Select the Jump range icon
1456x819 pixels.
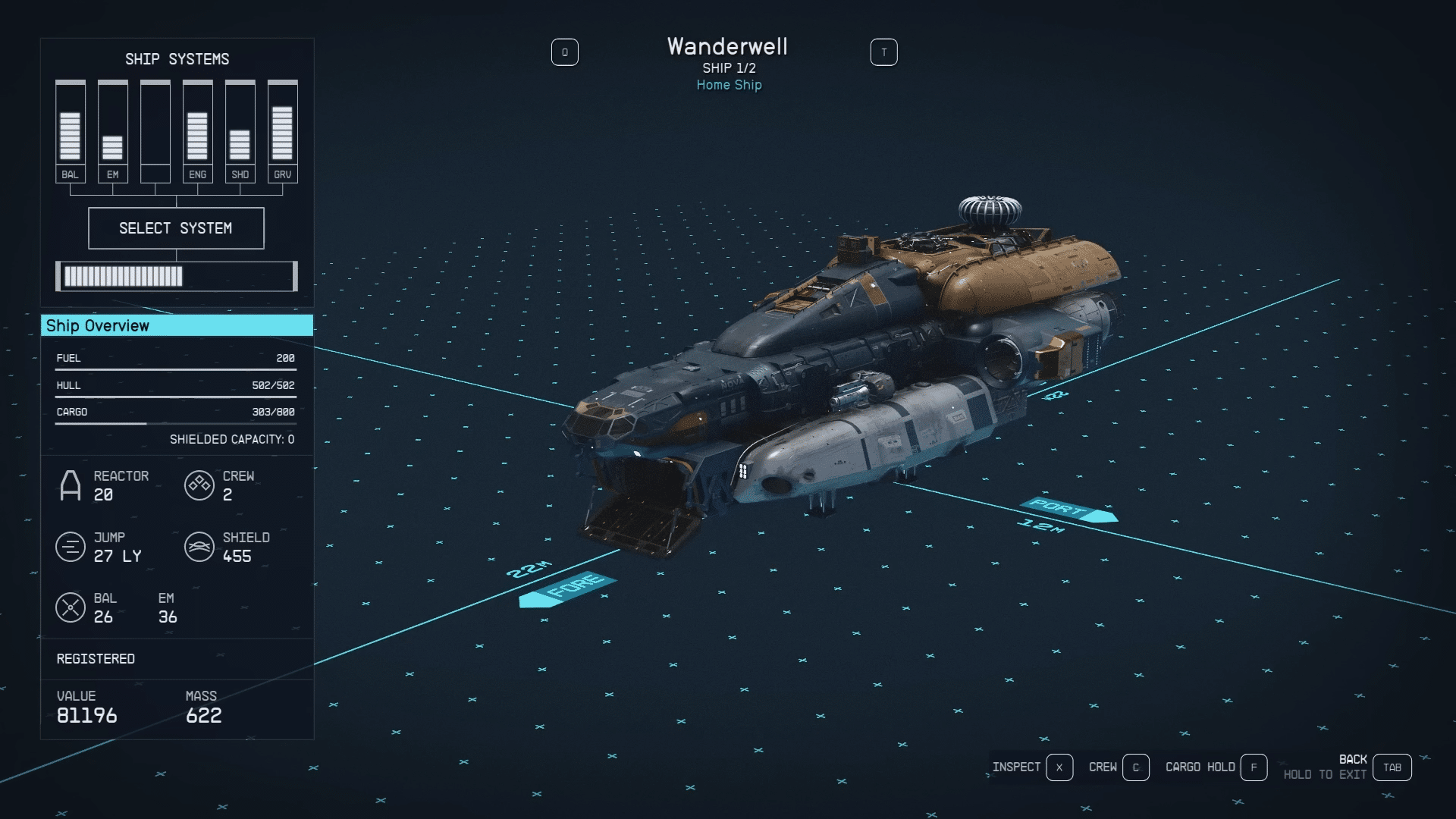point(71,547)
